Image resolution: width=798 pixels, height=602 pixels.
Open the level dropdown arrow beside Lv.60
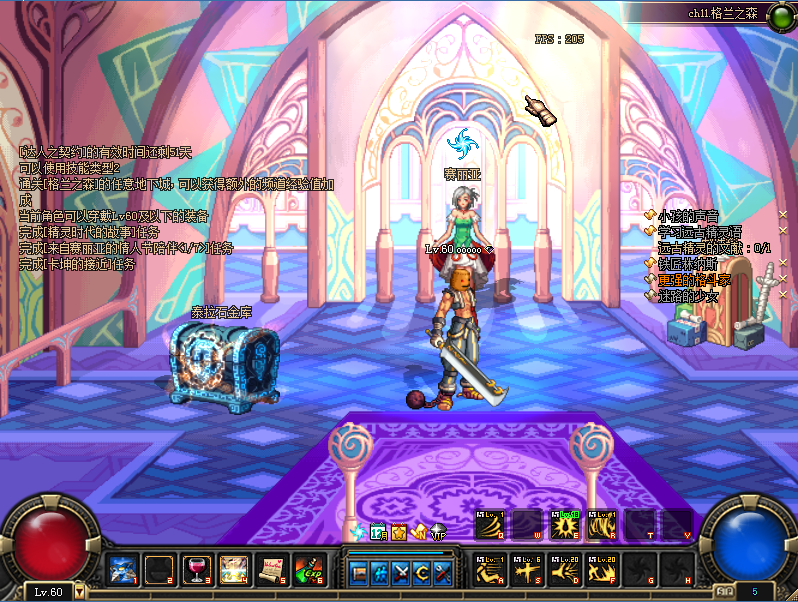pyautogui.click(x=80, y=592)
